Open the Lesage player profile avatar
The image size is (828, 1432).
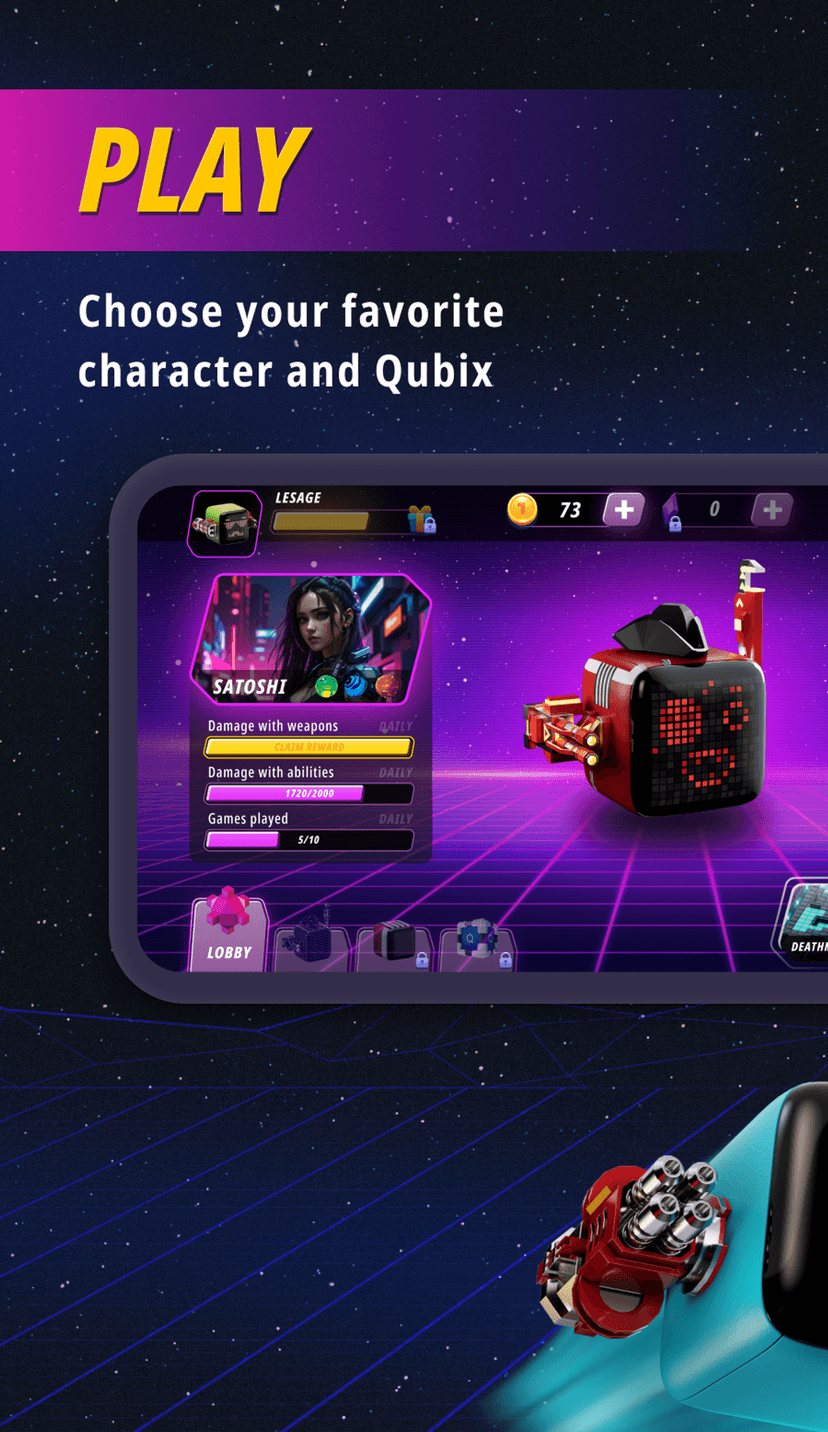click(x=224, y=522)
